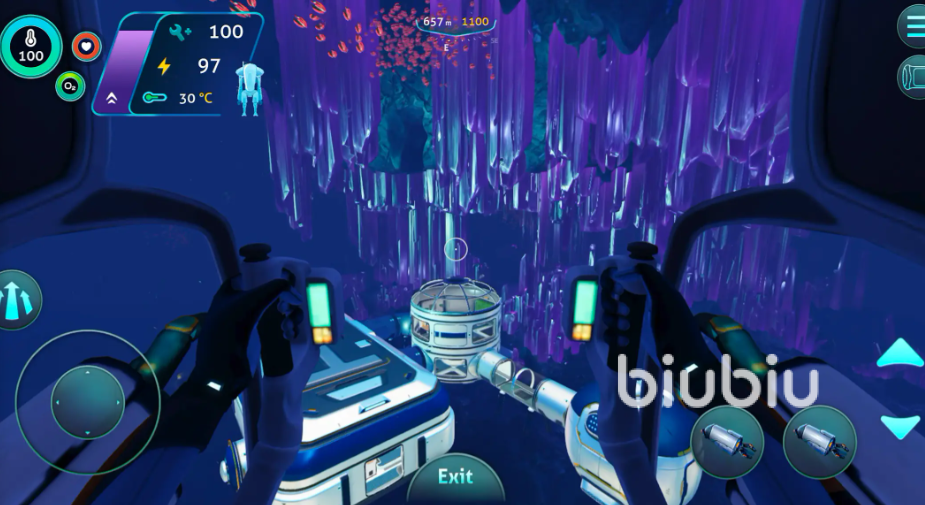Tap the body temperature gauge icon
This screenshot has height=505, width=925.
[x=31, y=46]
